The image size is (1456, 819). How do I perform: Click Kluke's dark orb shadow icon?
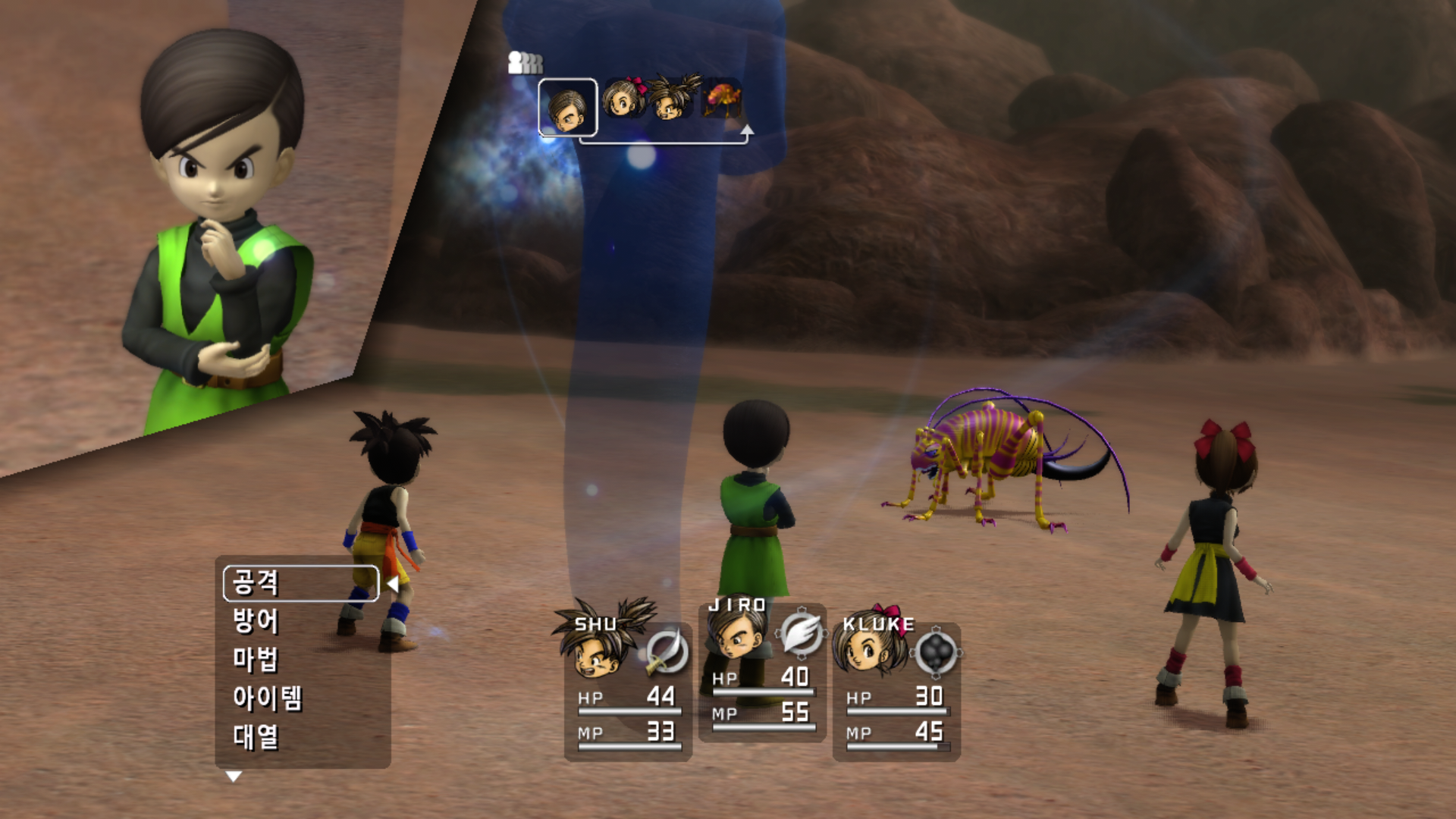936,651
